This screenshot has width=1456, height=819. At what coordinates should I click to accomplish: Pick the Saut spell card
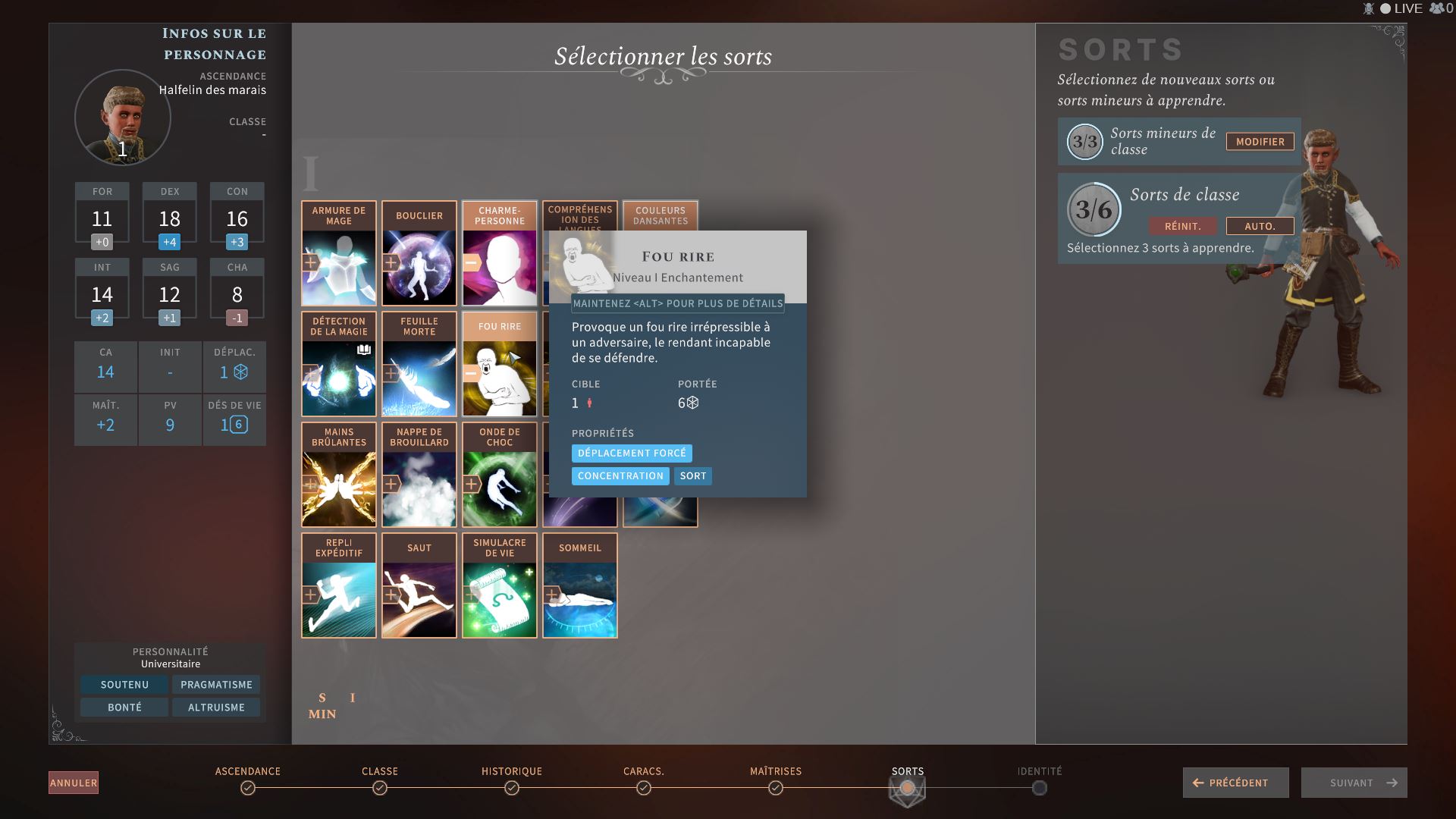click(x=419, y=586)
